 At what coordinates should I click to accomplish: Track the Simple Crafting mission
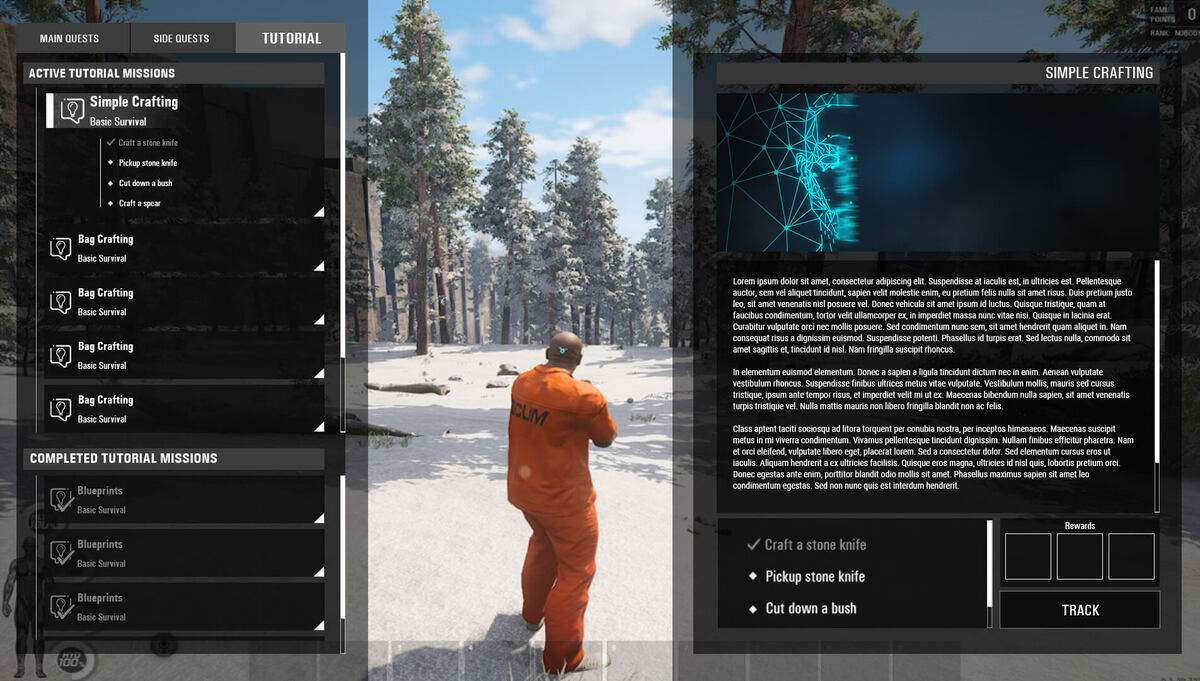pos(1080,610)
